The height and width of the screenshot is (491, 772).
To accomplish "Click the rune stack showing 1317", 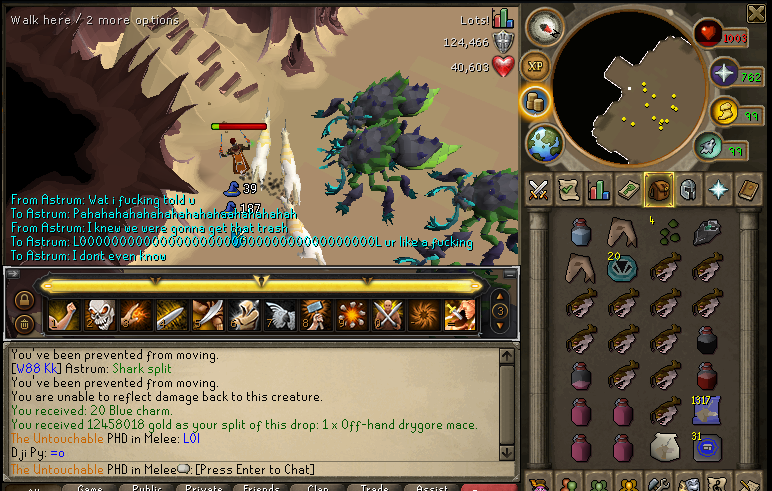I will coord(706,410).
